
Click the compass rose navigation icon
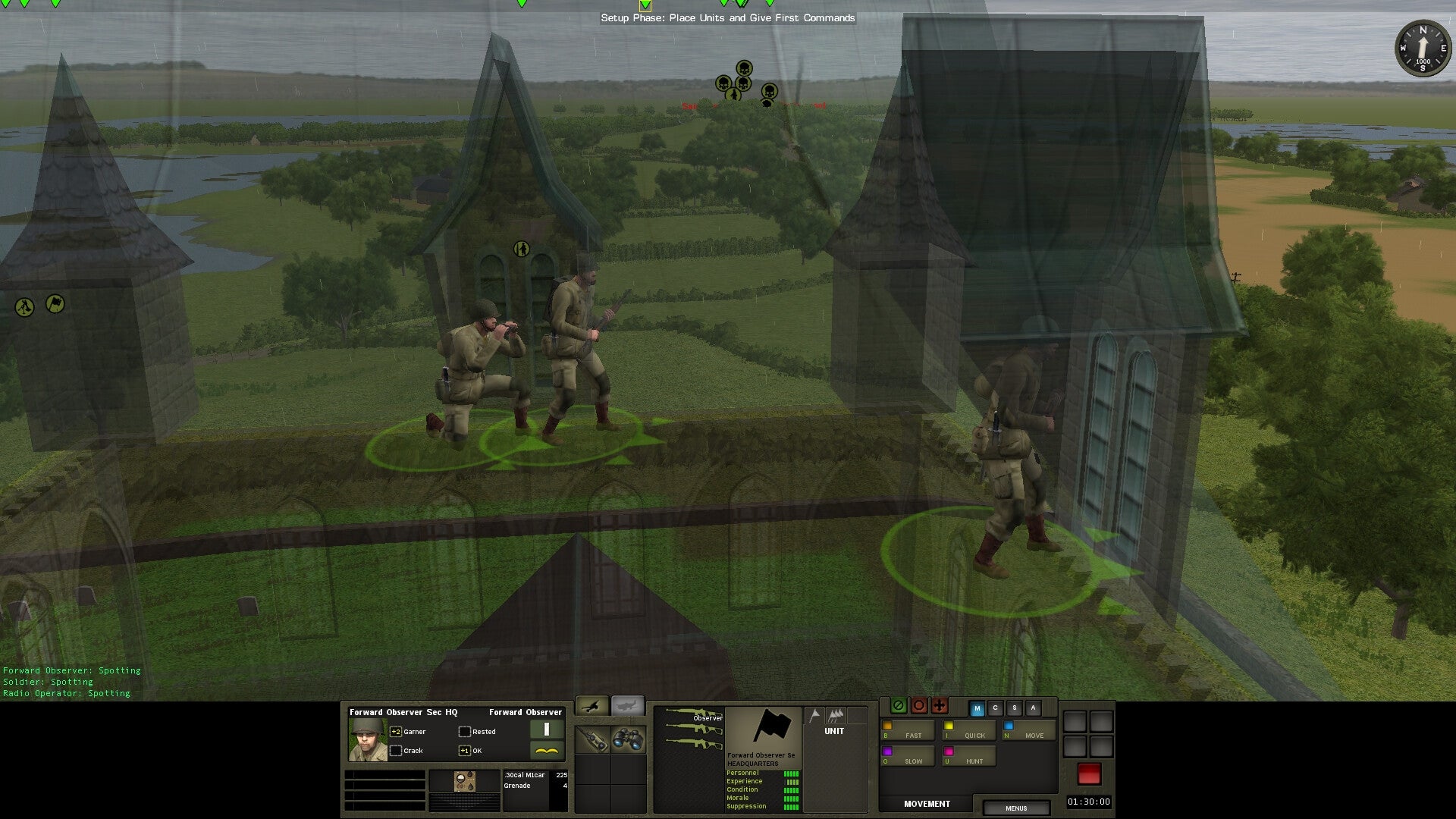[x=1422, y=49]
